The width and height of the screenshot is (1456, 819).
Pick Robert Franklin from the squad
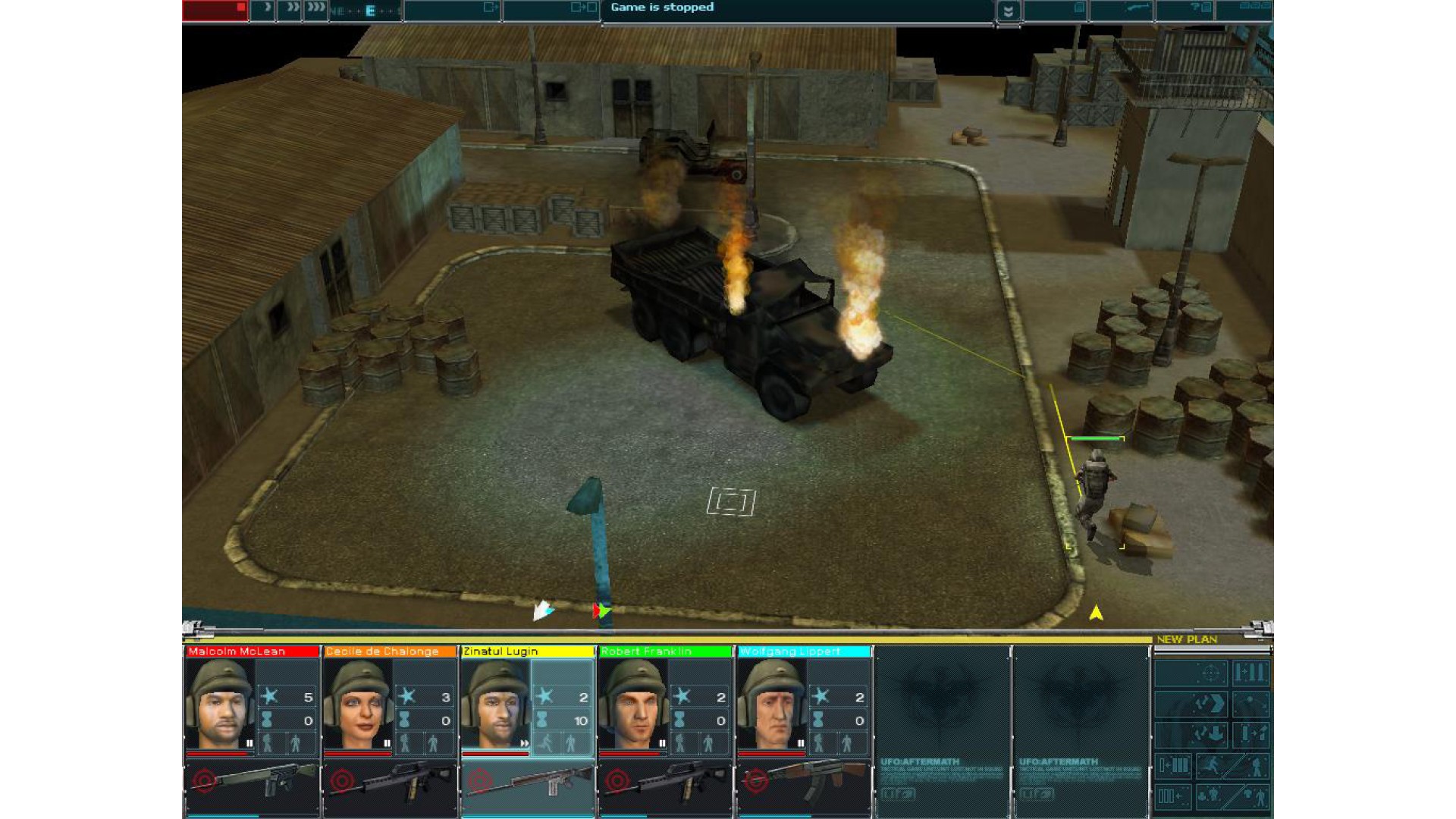(633, 704)
